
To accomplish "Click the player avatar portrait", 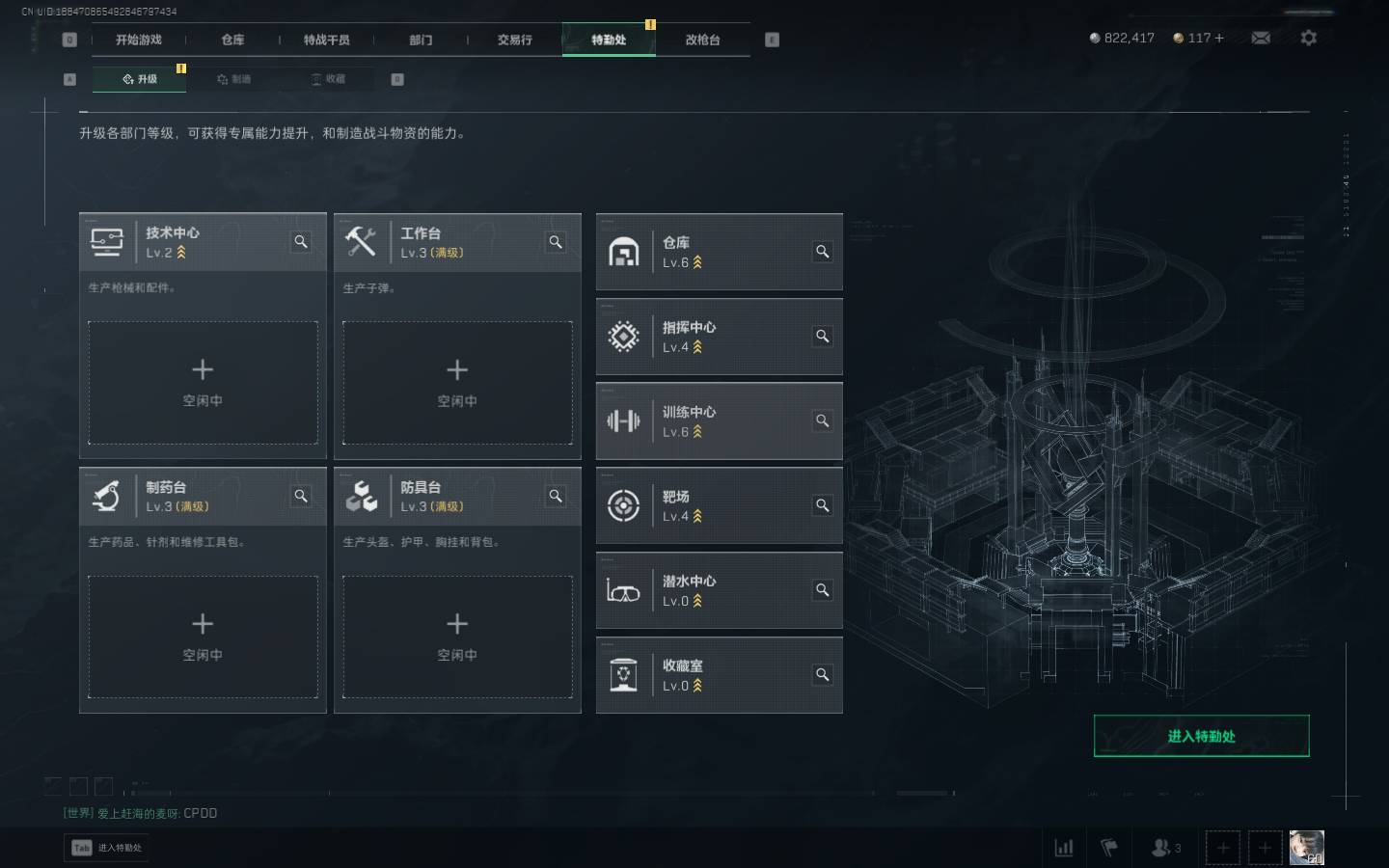I will [x=1306, y=848].
